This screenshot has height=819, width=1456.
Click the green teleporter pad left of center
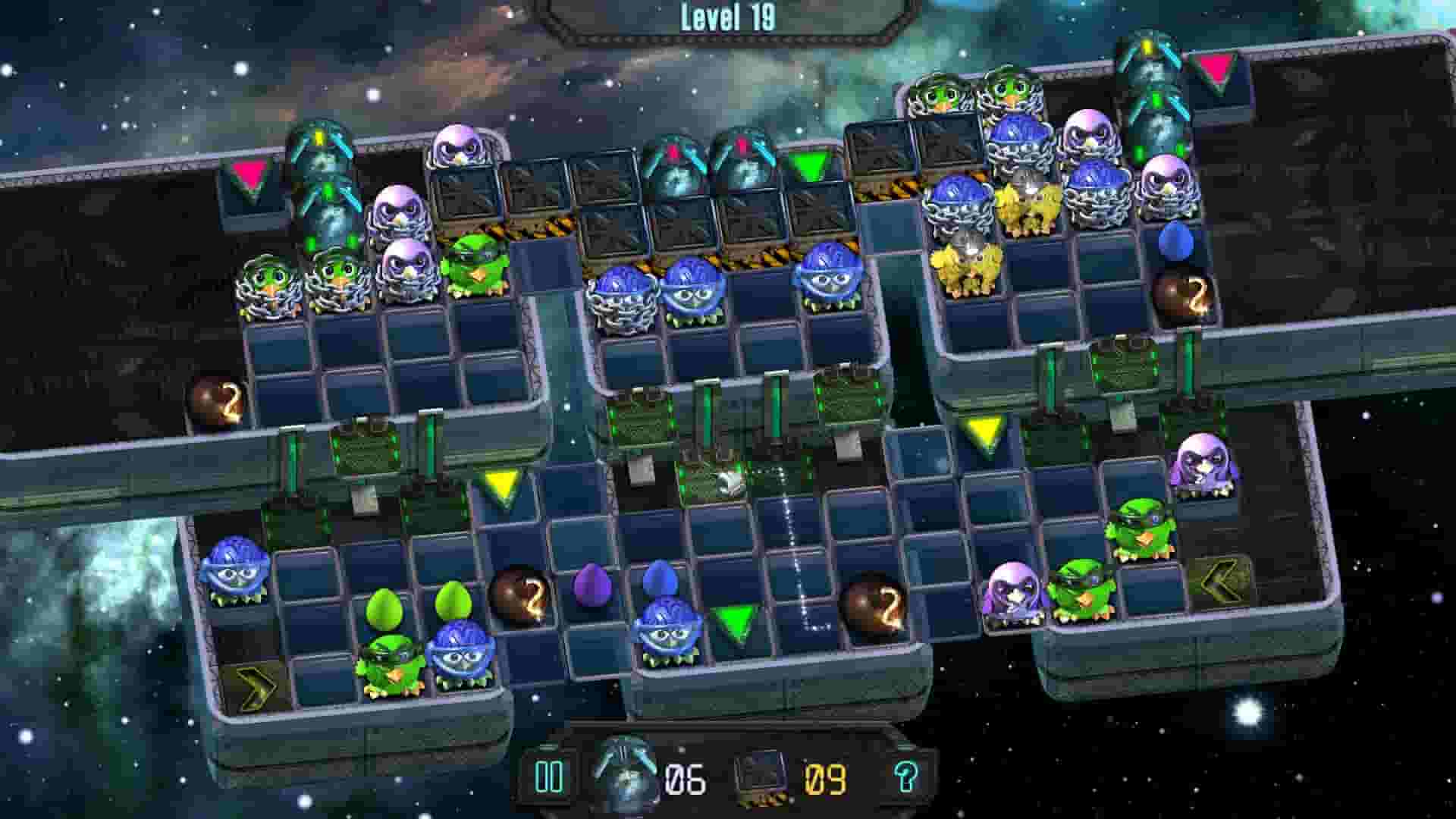click(364, 452)
